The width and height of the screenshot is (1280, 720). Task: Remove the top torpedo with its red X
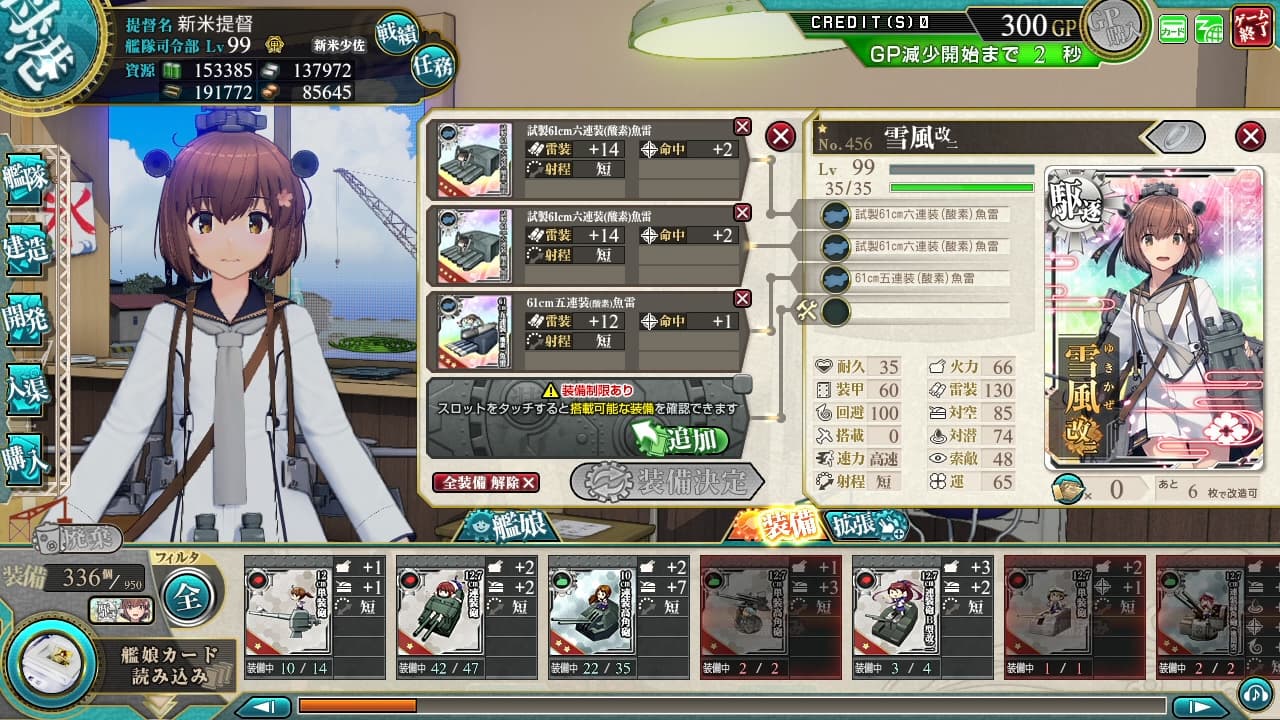[x=743, y=127]
